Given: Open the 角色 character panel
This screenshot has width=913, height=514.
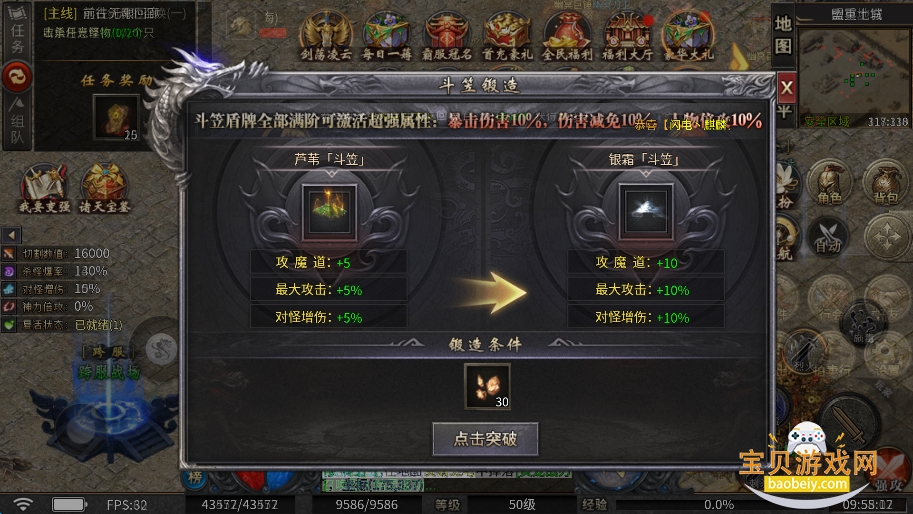Looking at the screenshot, I should click(x=828, y=183).
